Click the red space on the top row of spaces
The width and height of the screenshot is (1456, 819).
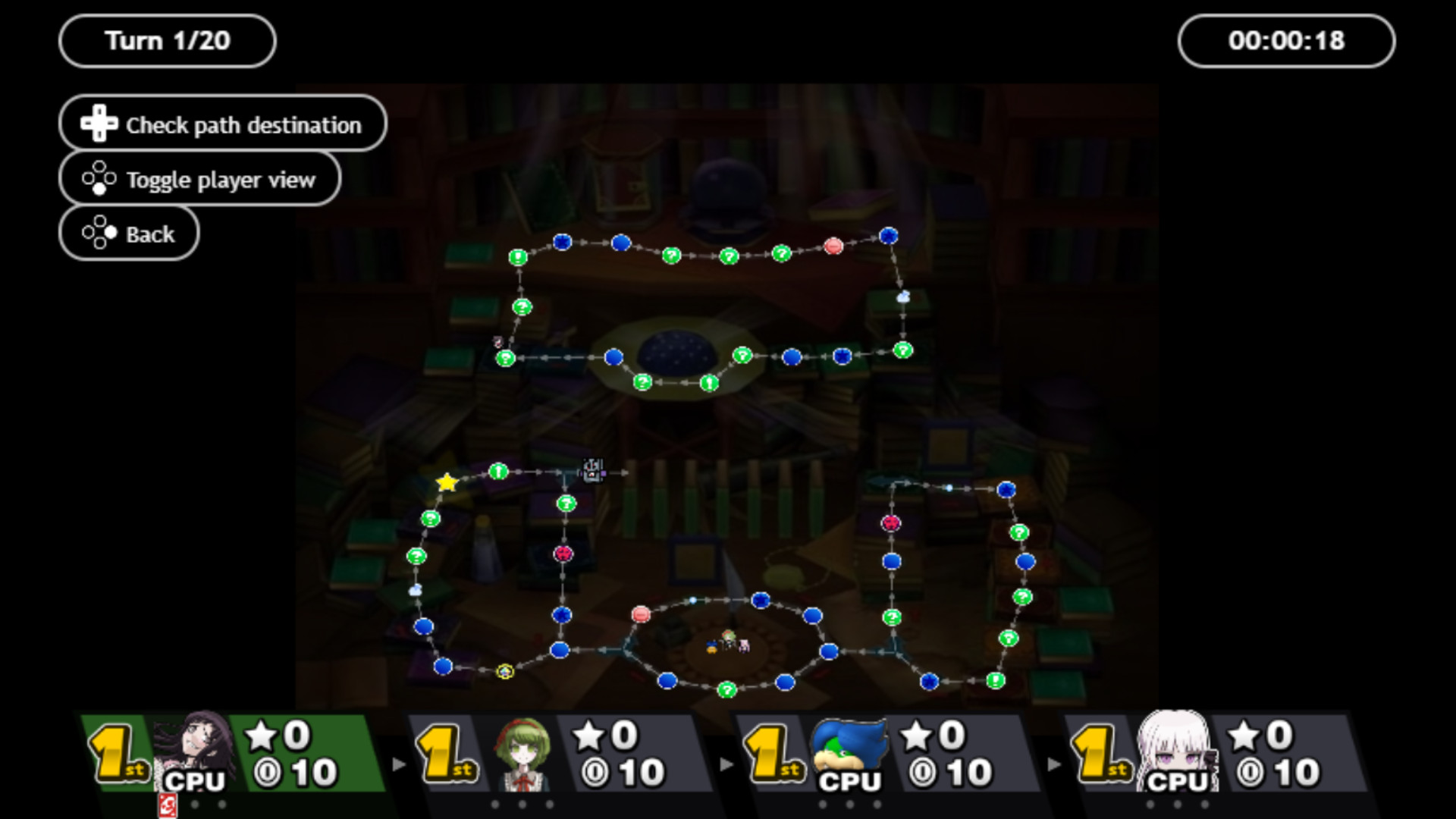pyautogui.click(x=833, y=246)
